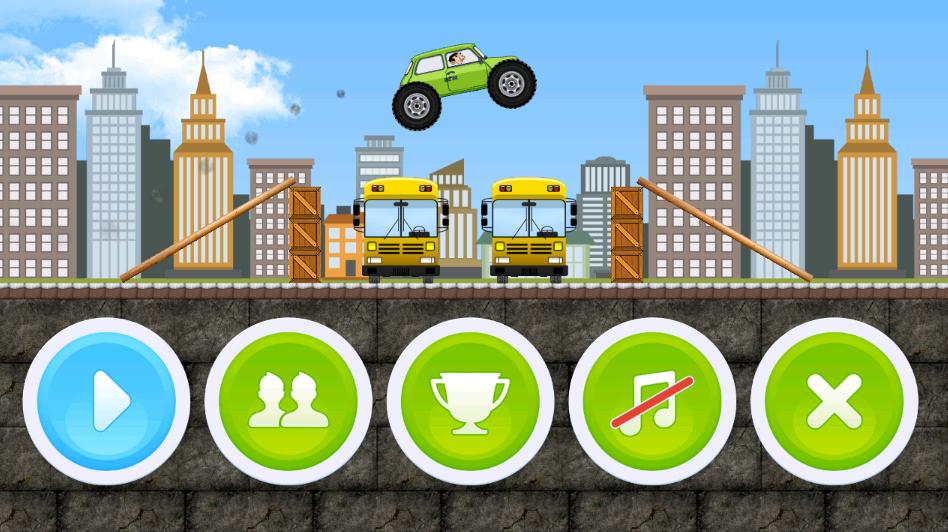Start the game with the blue play button
The height and width of the screenshot is (532, 948).
[106, 402]
